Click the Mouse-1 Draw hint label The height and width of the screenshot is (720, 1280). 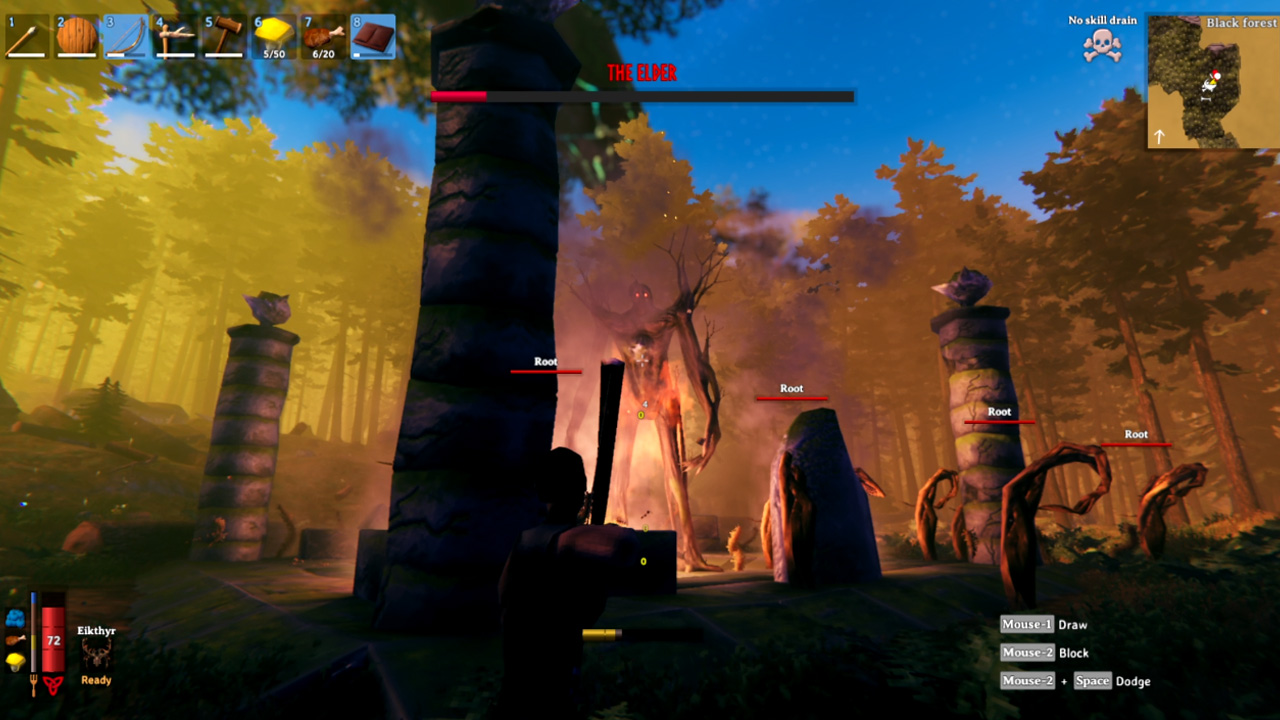pos(1045,624)
